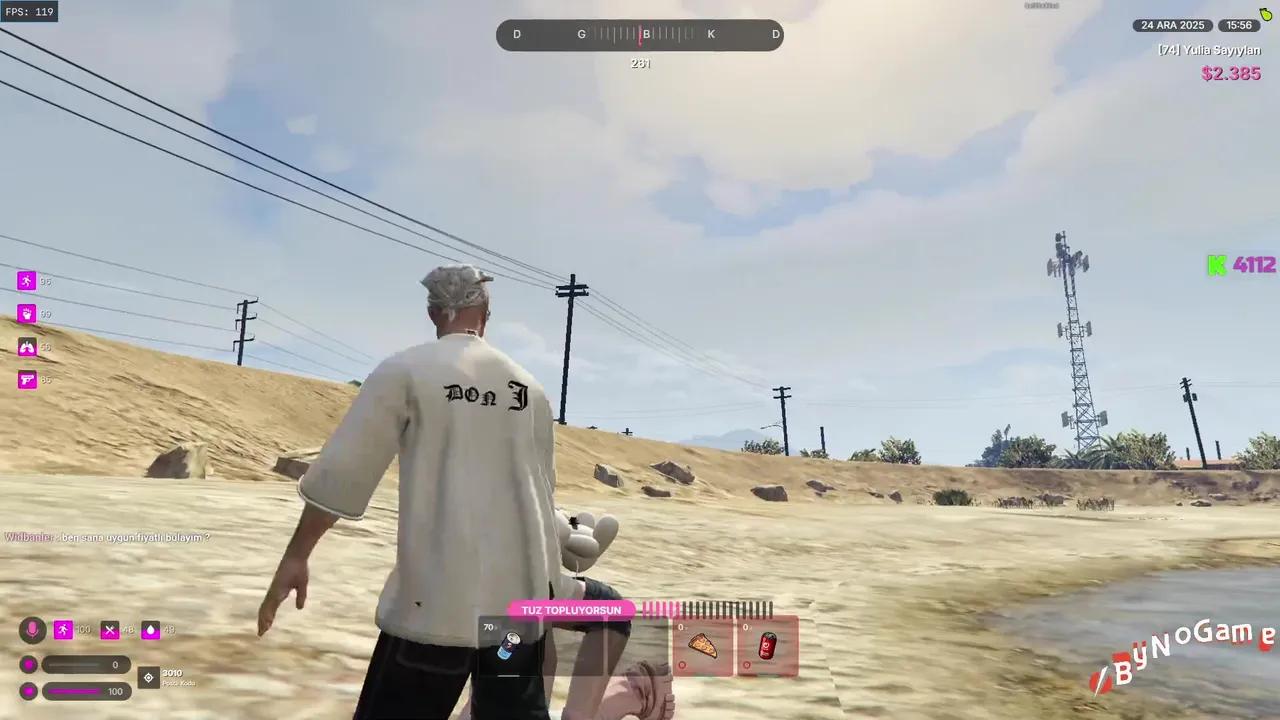The height and width of the screenshot is (720, 1280).
Task: Click the stamina runner icon near microphone
Action: coord(63,629)
